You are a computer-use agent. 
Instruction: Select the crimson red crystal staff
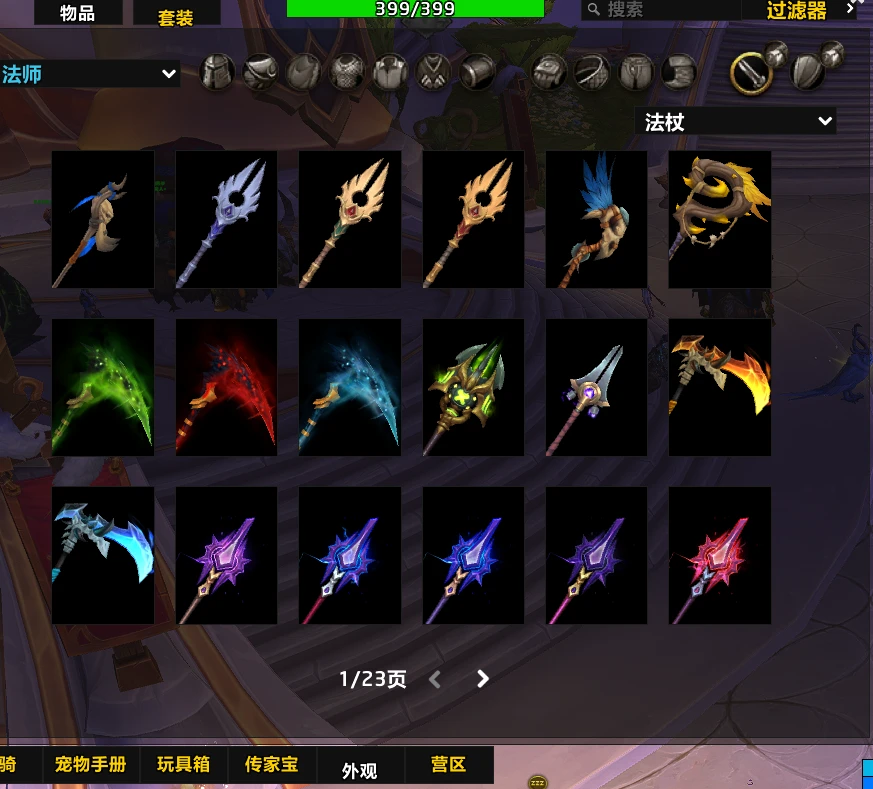pyautogui.click(x=719, y=555)
